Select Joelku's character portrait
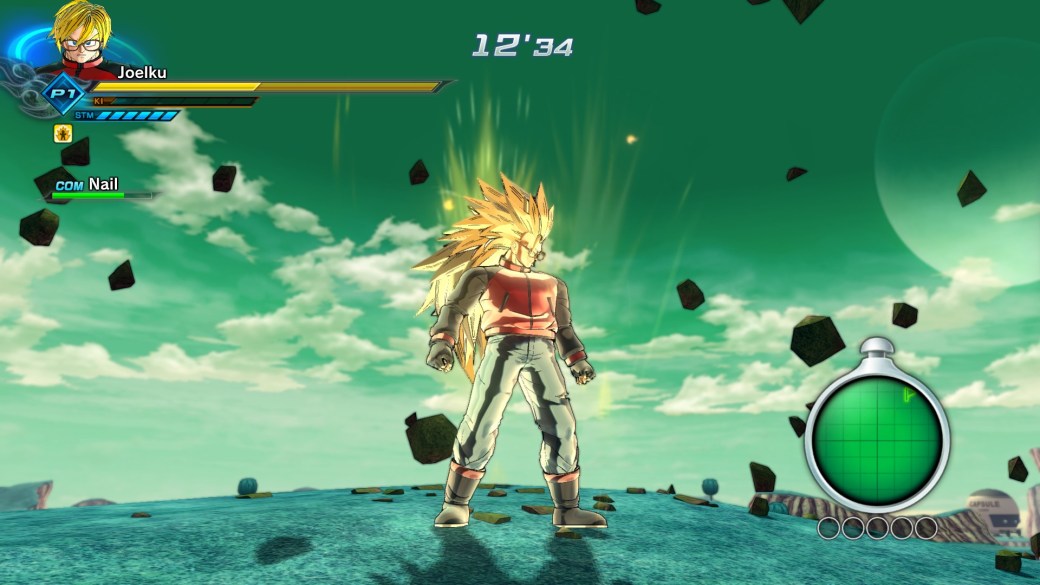 click(82, 40)
